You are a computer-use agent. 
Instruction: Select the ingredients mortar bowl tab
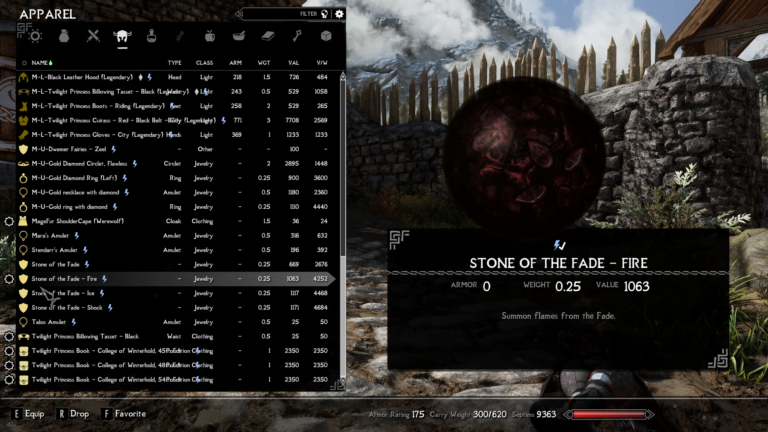(x=239, y=37)
